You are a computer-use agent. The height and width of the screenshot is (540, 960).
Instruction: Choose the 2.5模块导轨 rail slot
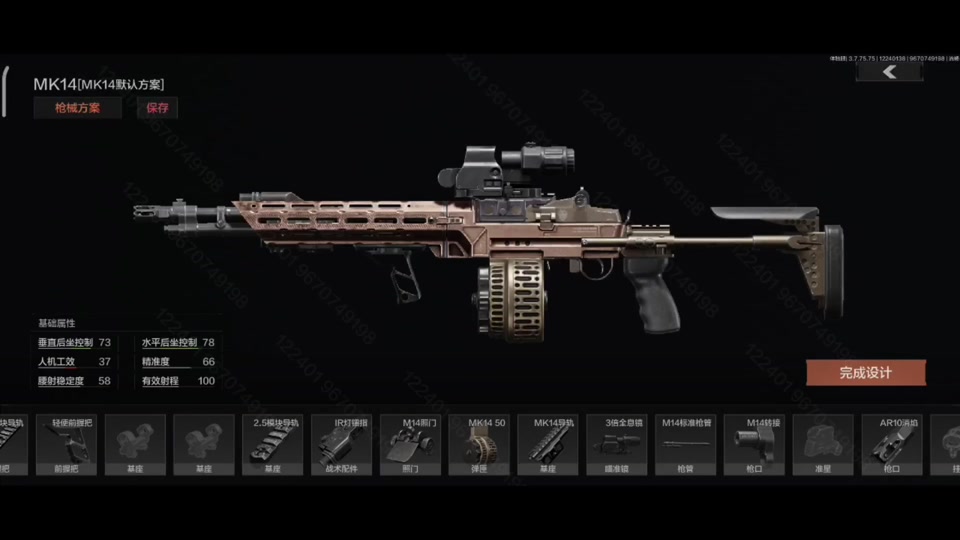(x=272, y=444)
